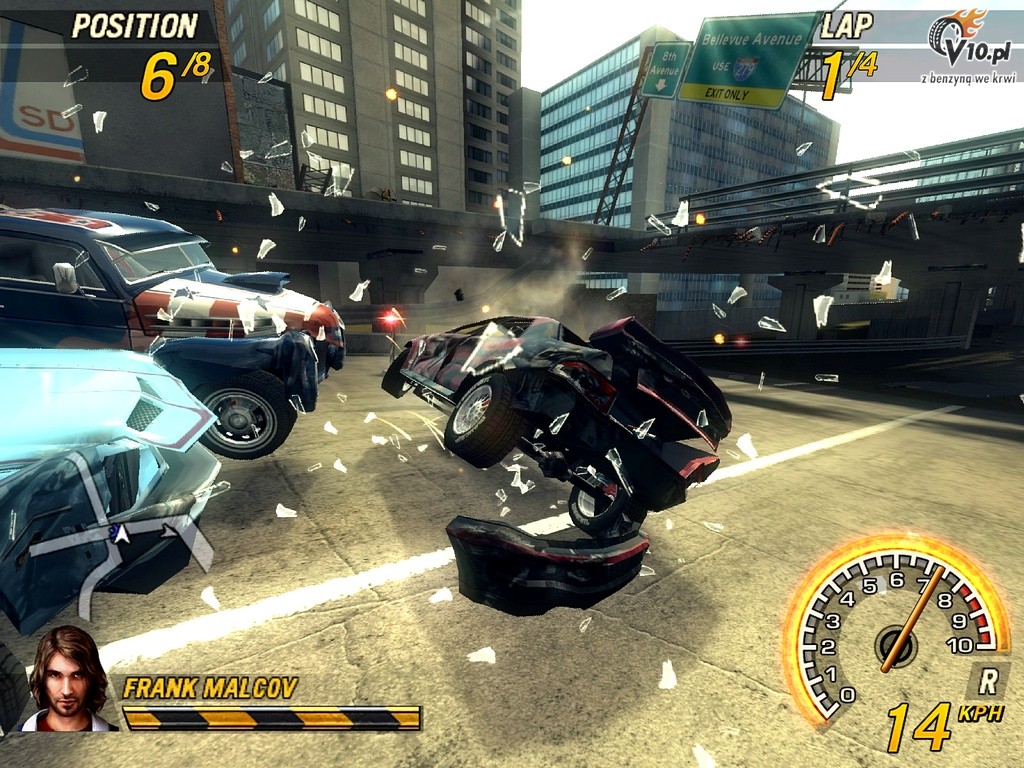Screen dimensions: 1024x768
Task: Select Frank Malcov's driver portrait
Action: tap(67, 680)
